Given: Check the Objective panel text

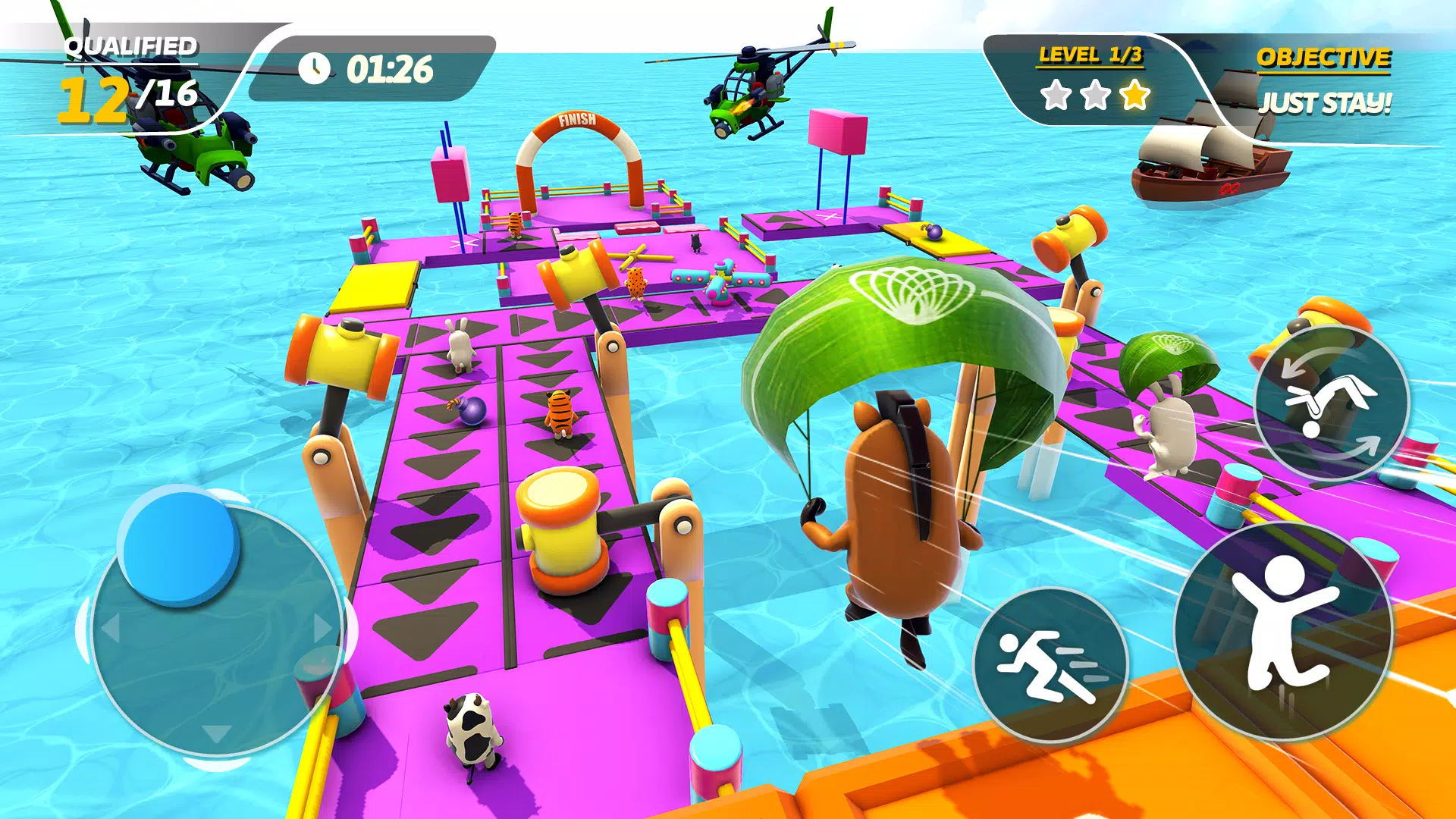Looking at the screenshot, I should [1324, 102].
